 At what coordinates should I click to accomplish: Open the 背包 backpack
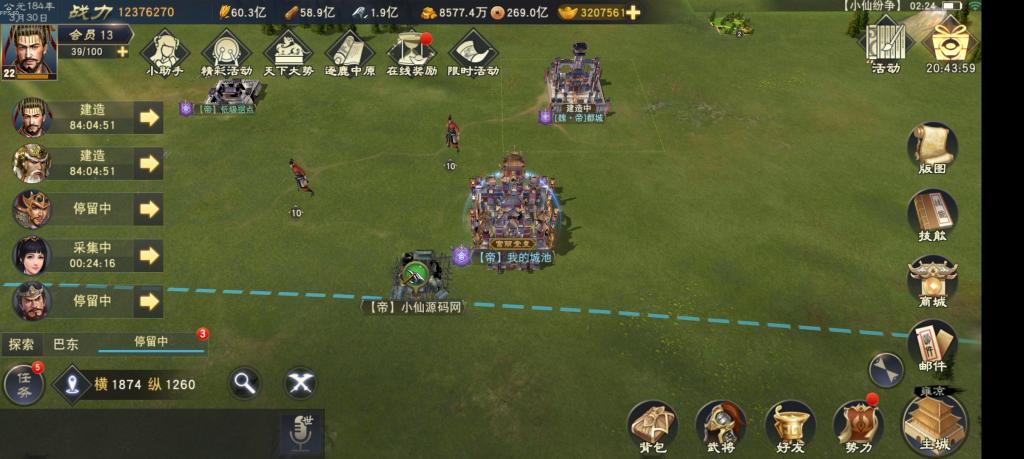[x=653, y=427]
